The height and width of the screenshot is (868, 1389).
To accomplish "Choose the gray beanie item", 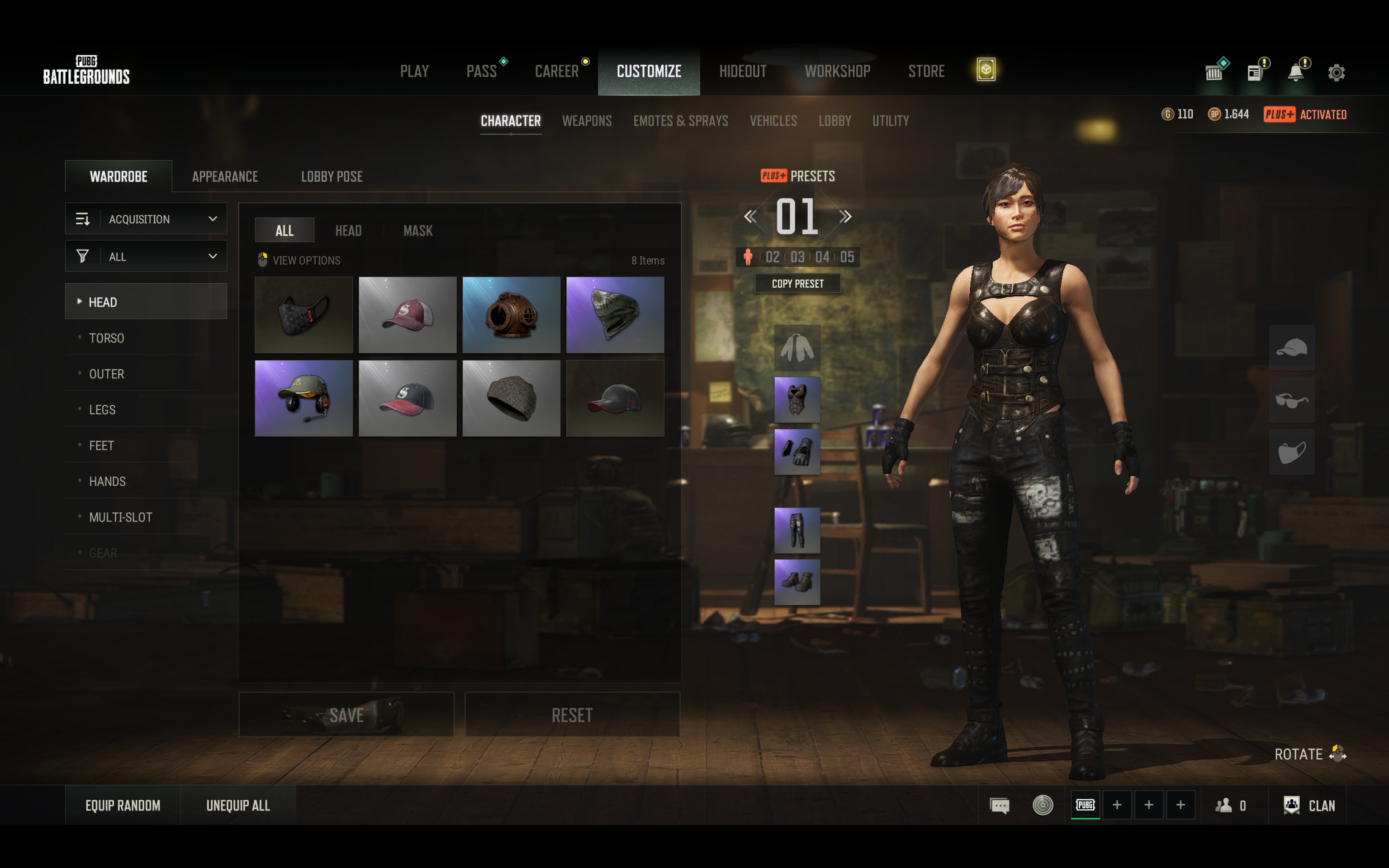I will point(512,398).
